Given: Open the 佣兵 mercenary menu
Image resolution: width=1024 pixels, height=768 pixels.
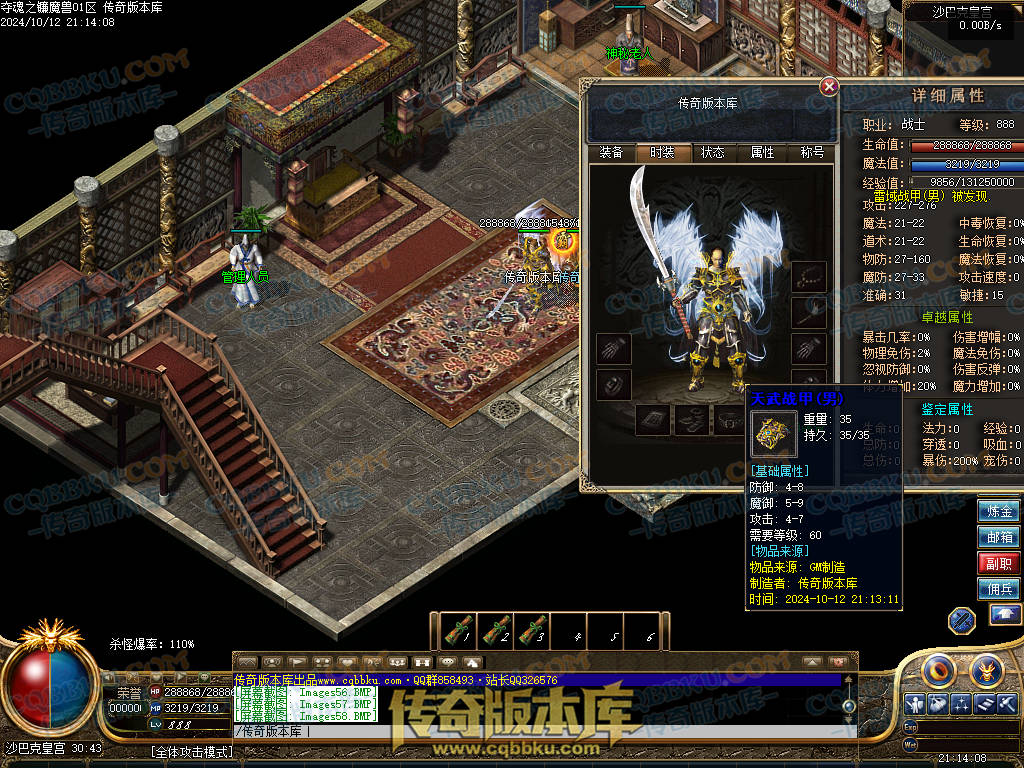Looking at the screenshot, I should click(999, 589).
